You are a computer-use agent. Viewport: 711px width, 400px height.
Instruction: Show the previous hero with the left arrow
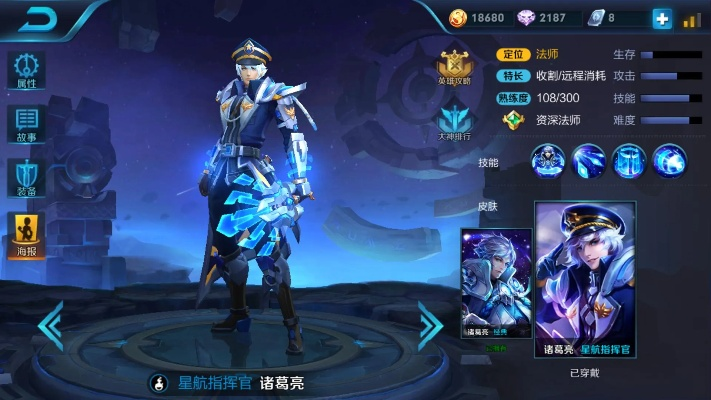pyautogui.click(x=50, y=327)
